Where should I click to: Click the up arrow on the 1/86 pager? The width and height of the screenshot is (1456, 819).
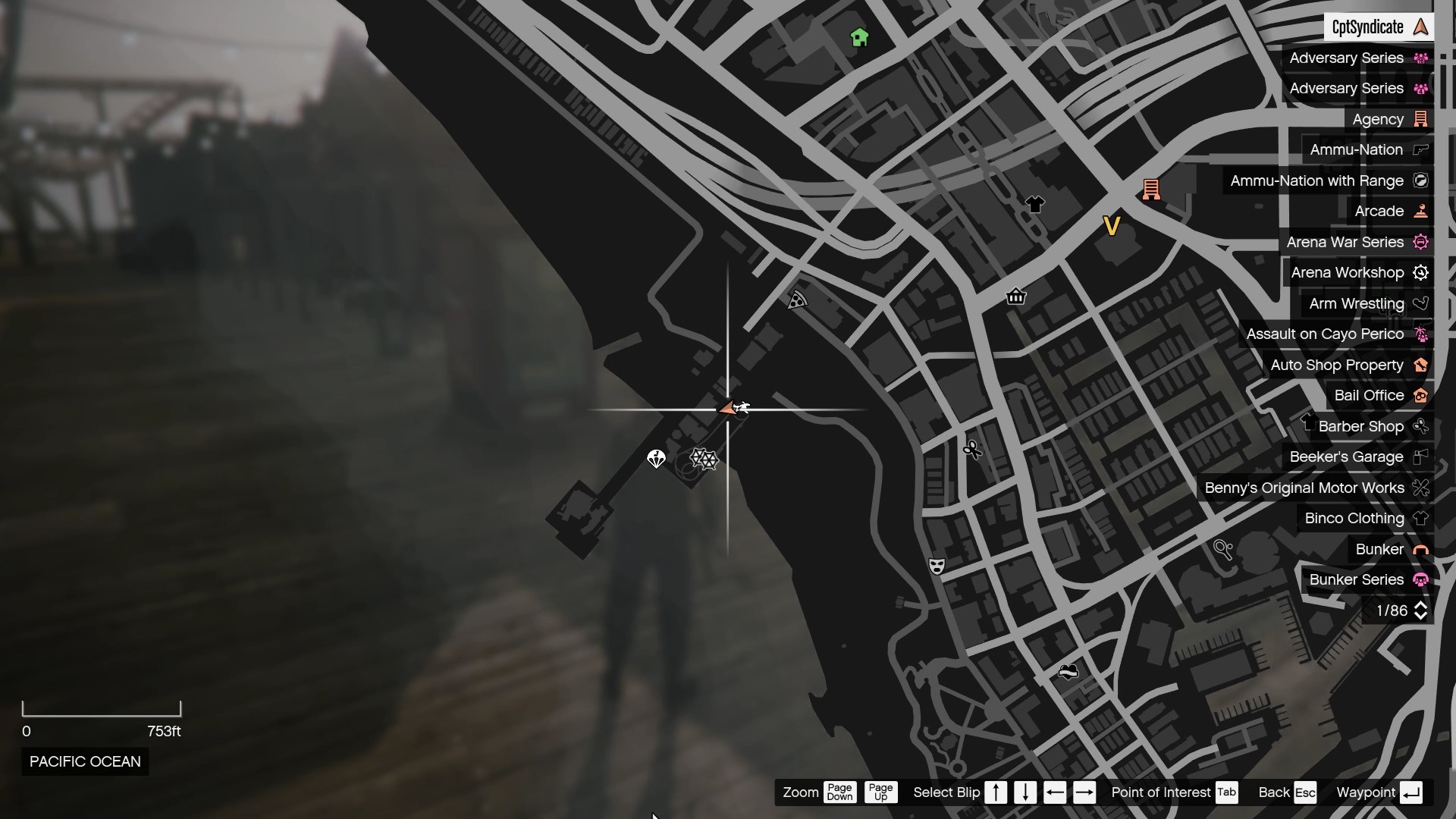click(x=1421, y=604)
